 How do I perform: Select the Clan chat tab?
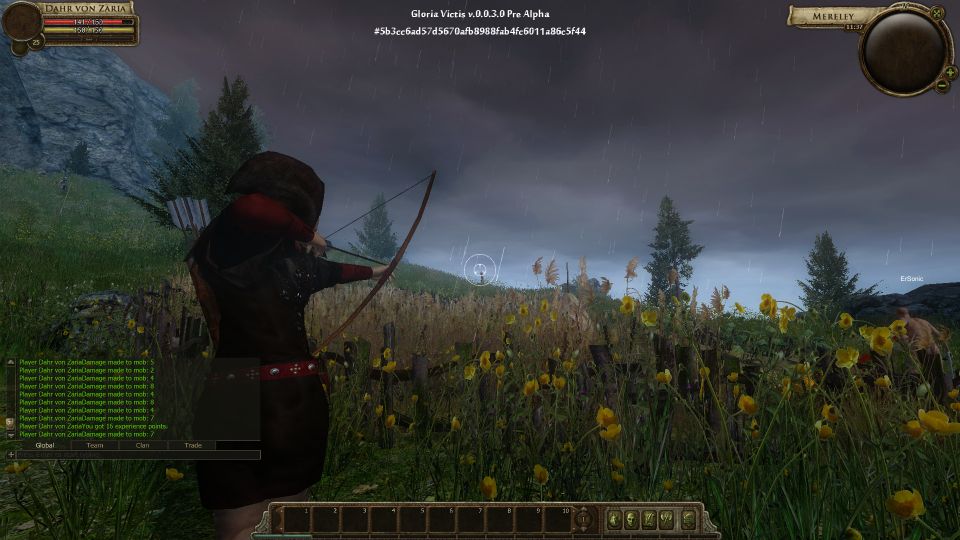[x=144, y=445]
